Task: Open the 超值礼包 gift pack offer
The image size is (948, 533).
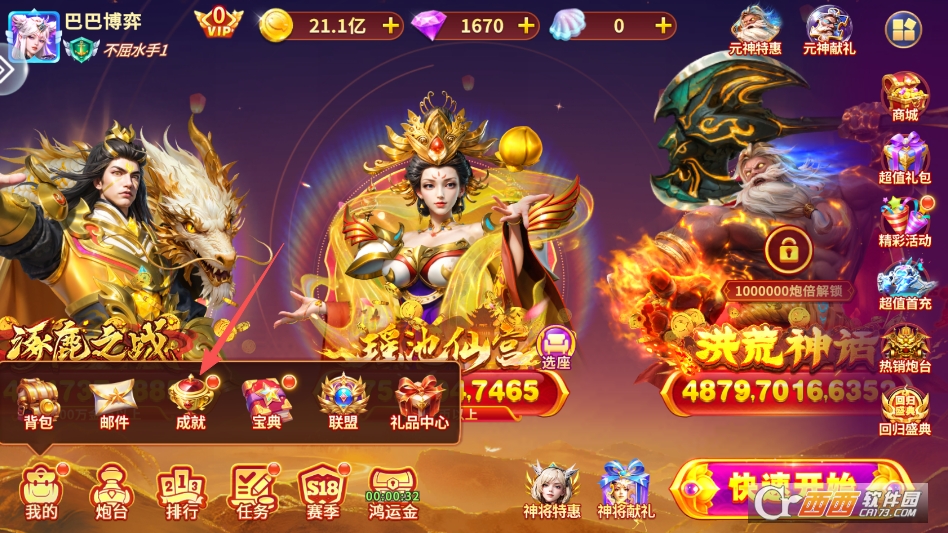Action: pos(904,159)
